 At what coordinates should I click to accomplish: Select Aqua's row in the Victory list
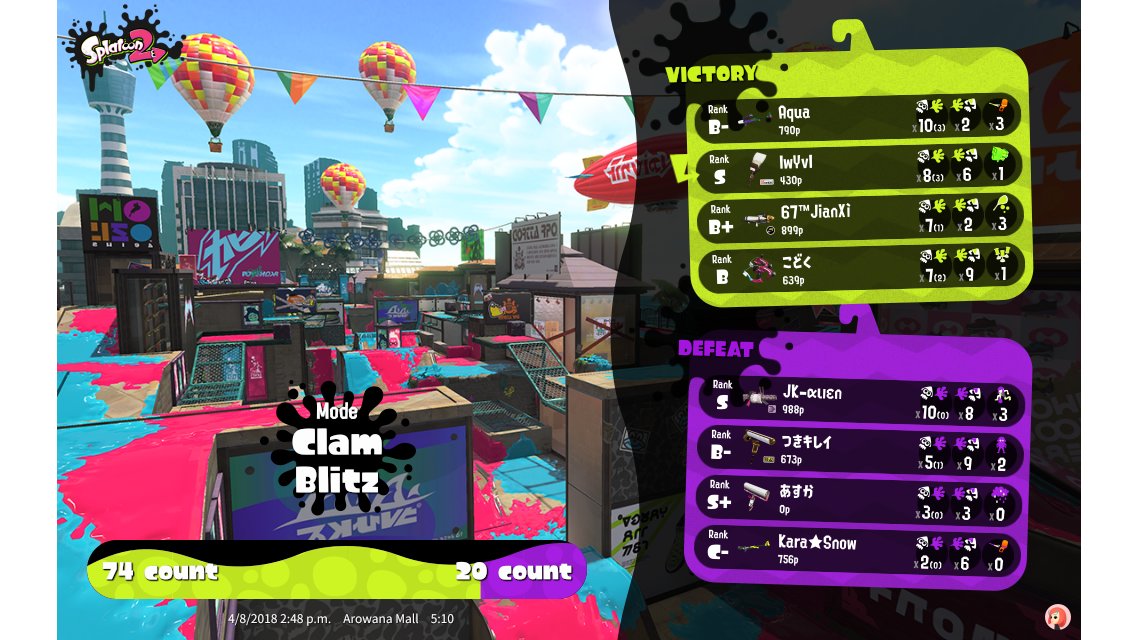(858, 116)
